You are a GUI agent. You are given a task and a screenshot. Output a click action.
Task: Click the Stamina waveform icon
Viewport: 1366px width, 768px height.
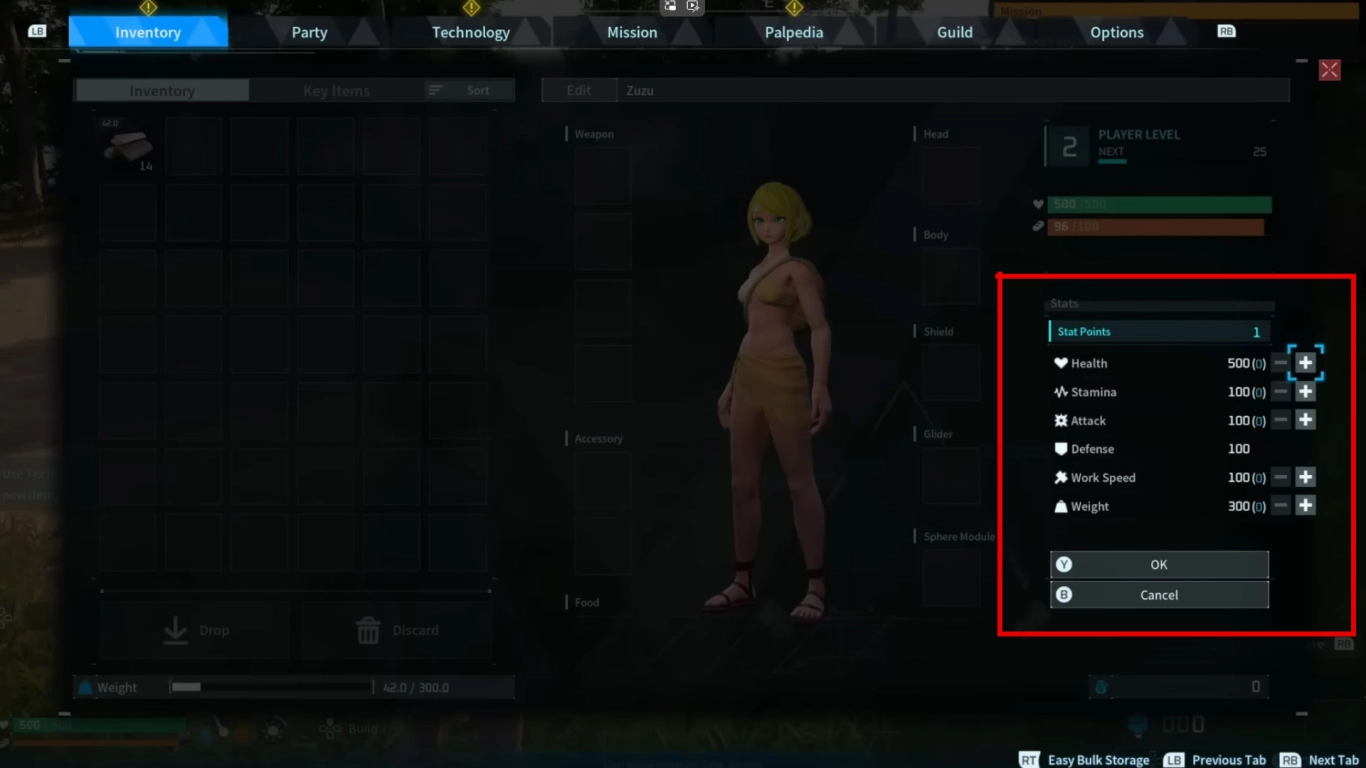1063,391
